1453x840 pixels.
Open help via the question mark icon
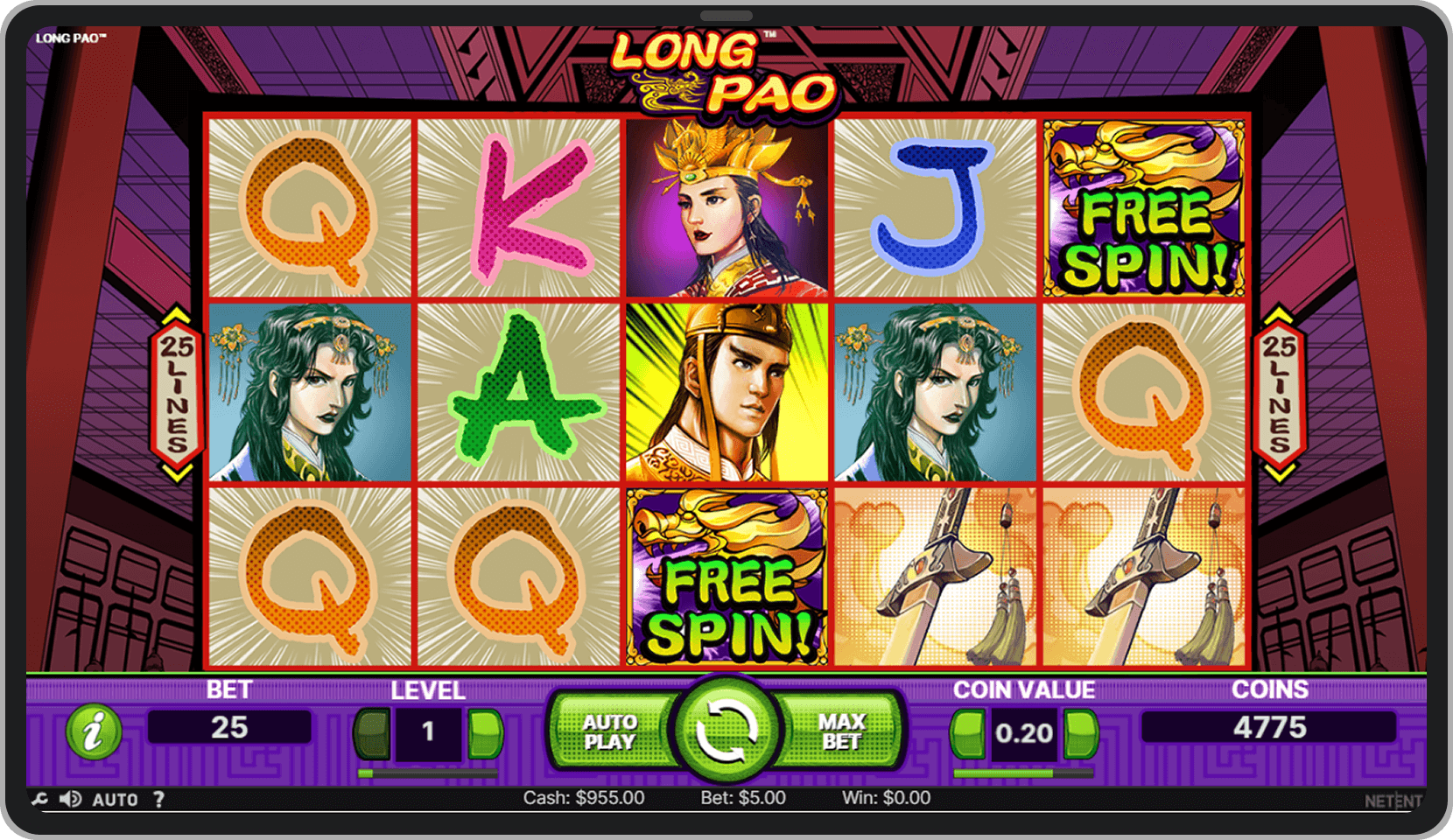[x=158, y=799]
